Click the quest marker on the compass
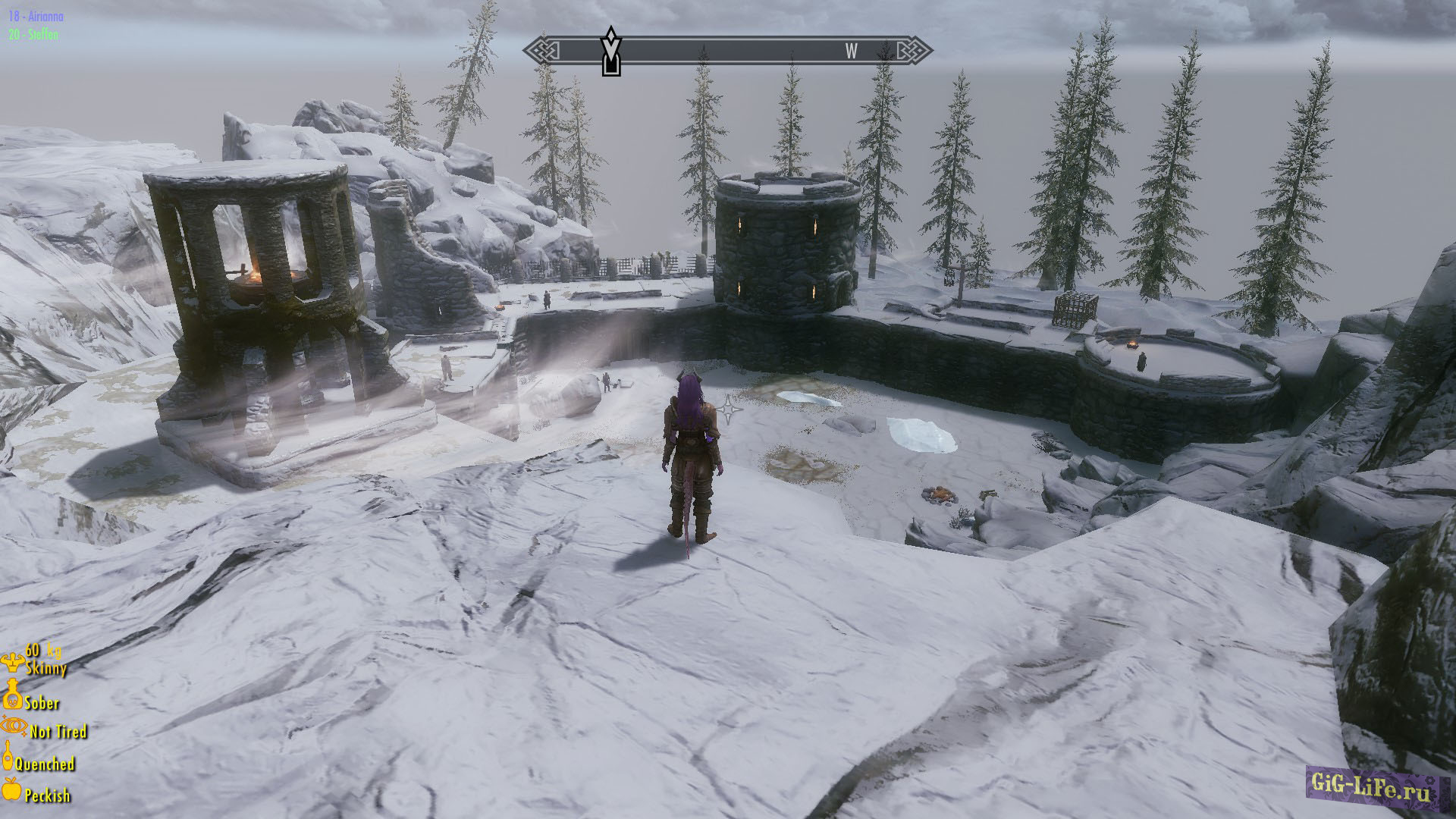1456x819 pixels. [610, 51]
